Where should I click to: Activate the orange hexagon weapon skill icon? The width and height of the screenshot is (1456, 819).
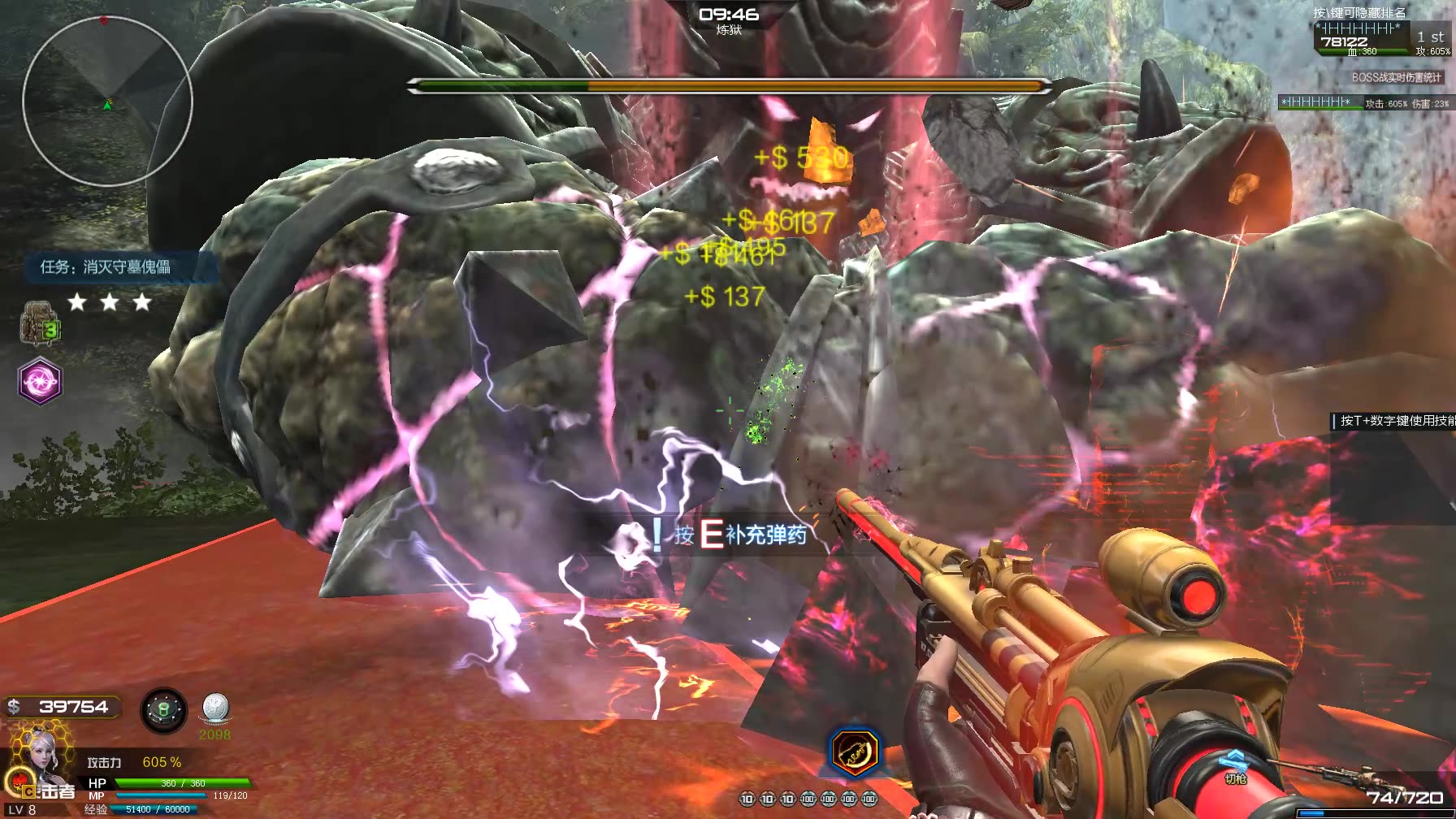point(855,752)
